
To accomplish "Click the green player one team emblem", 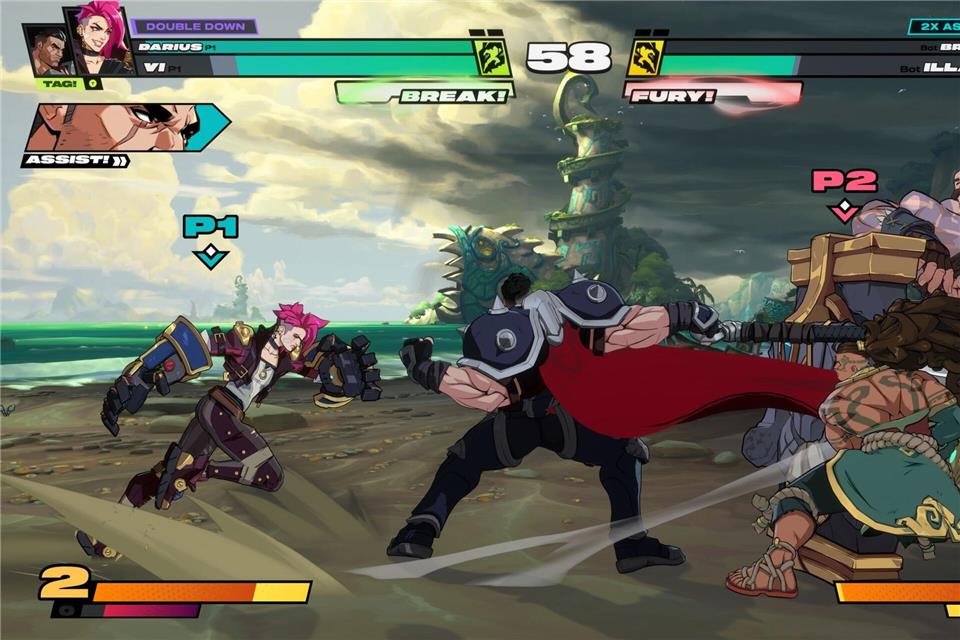I will coord(492,58).
